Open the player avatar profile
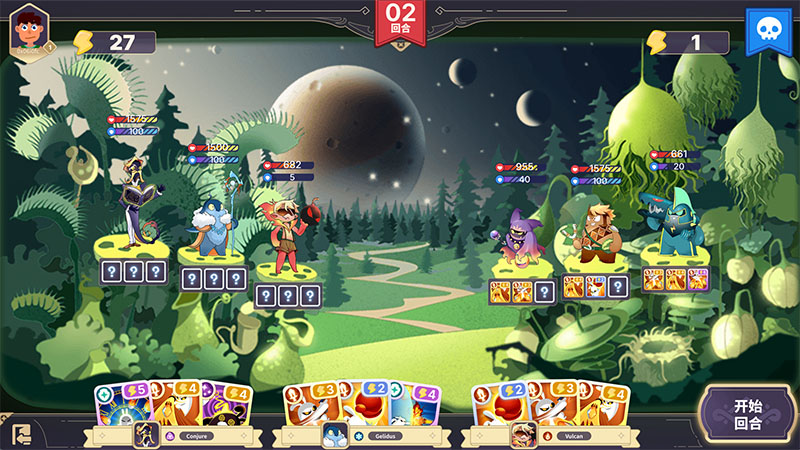The height and width of the screenshot is (450, 800). 30,32
